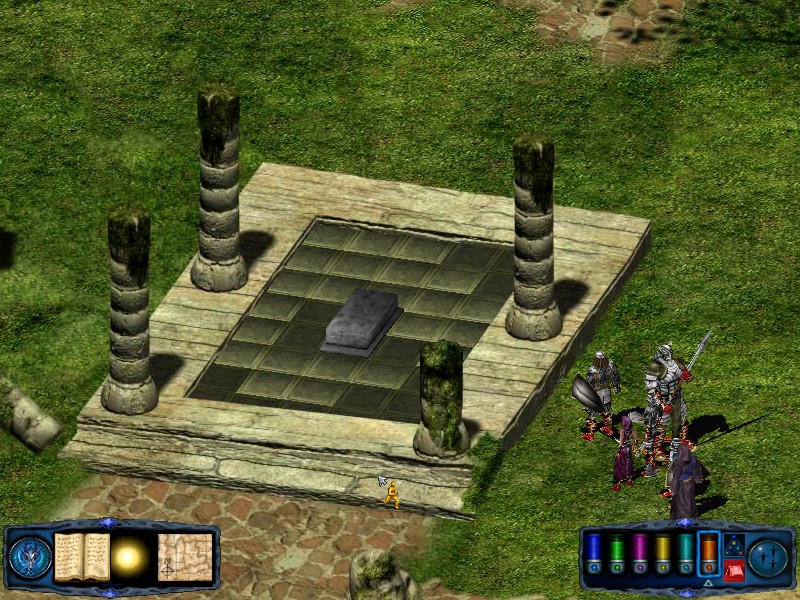Select the orange party member vial
The image size is (800, 600).
pyautogui.click(x=708, y=554)
